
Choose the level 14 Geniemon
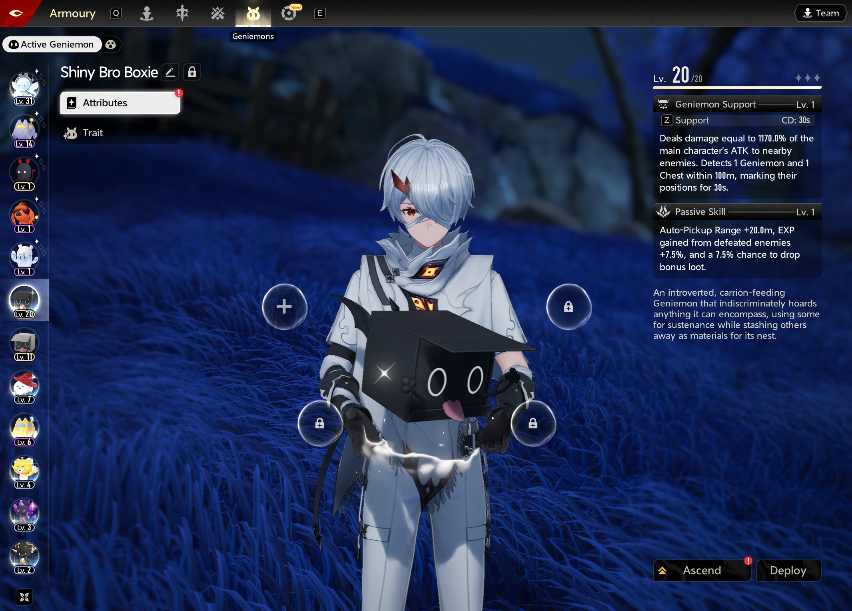[x=24, y=130]
